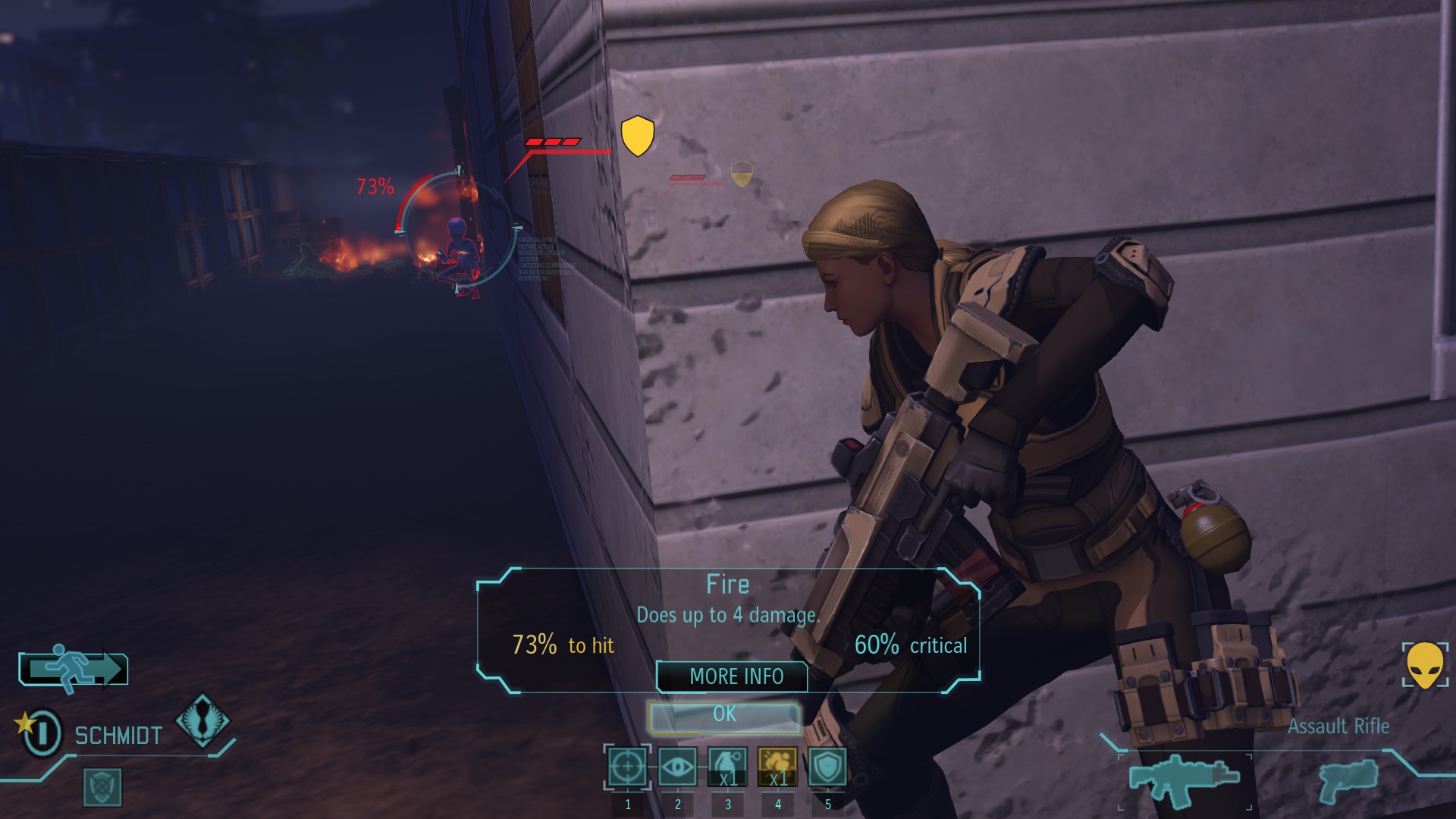Click the winged class emblem beside Schmidt
The height and width of the screenshot is (819, 1456).
click(202, 720)
